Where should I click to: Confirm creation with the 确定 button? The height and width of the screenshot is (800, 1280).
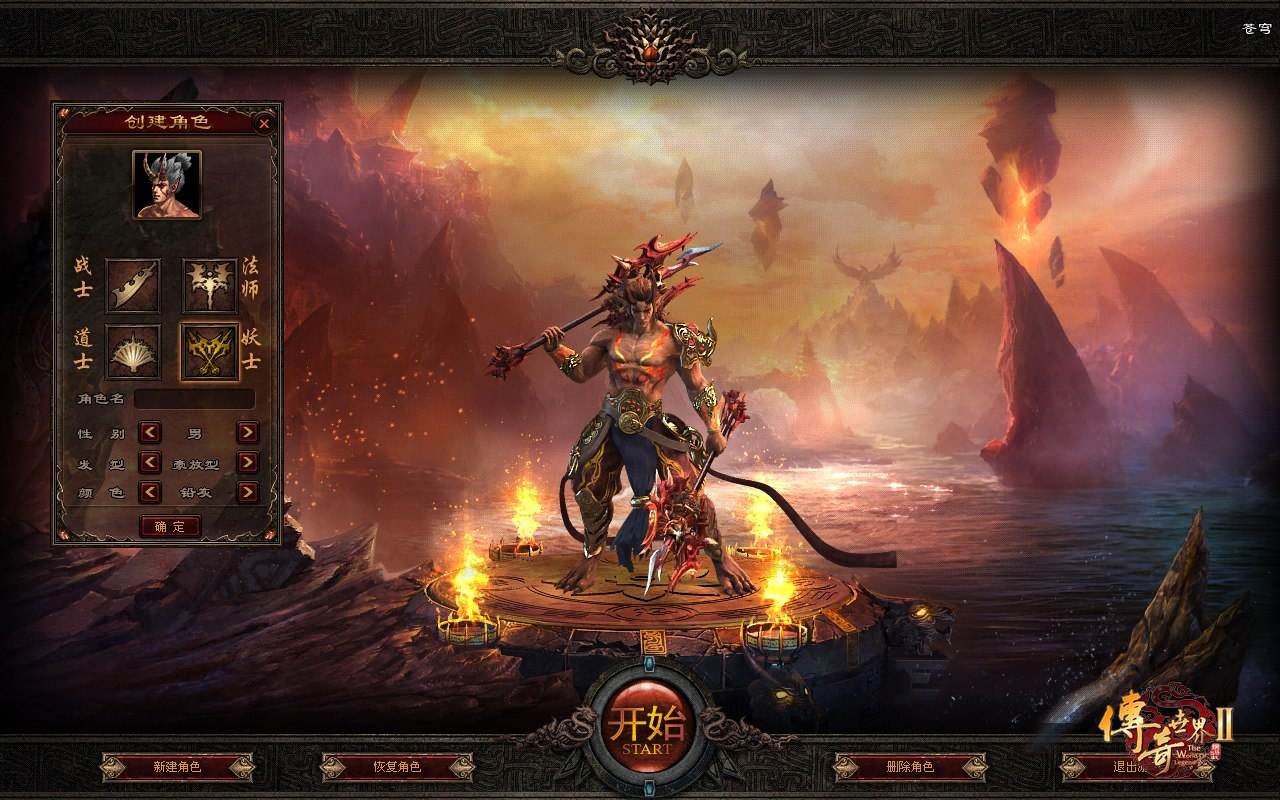170,526
